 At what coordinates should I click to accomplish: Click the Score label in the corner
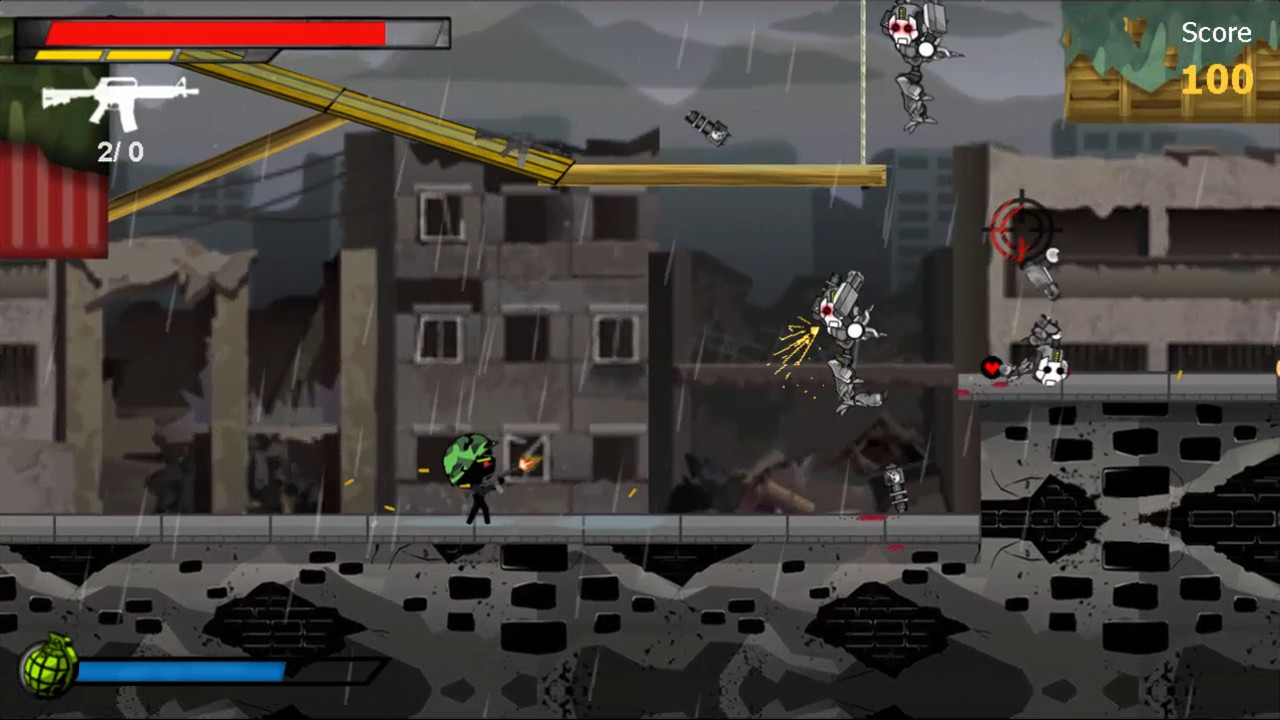coord(1216,32)
